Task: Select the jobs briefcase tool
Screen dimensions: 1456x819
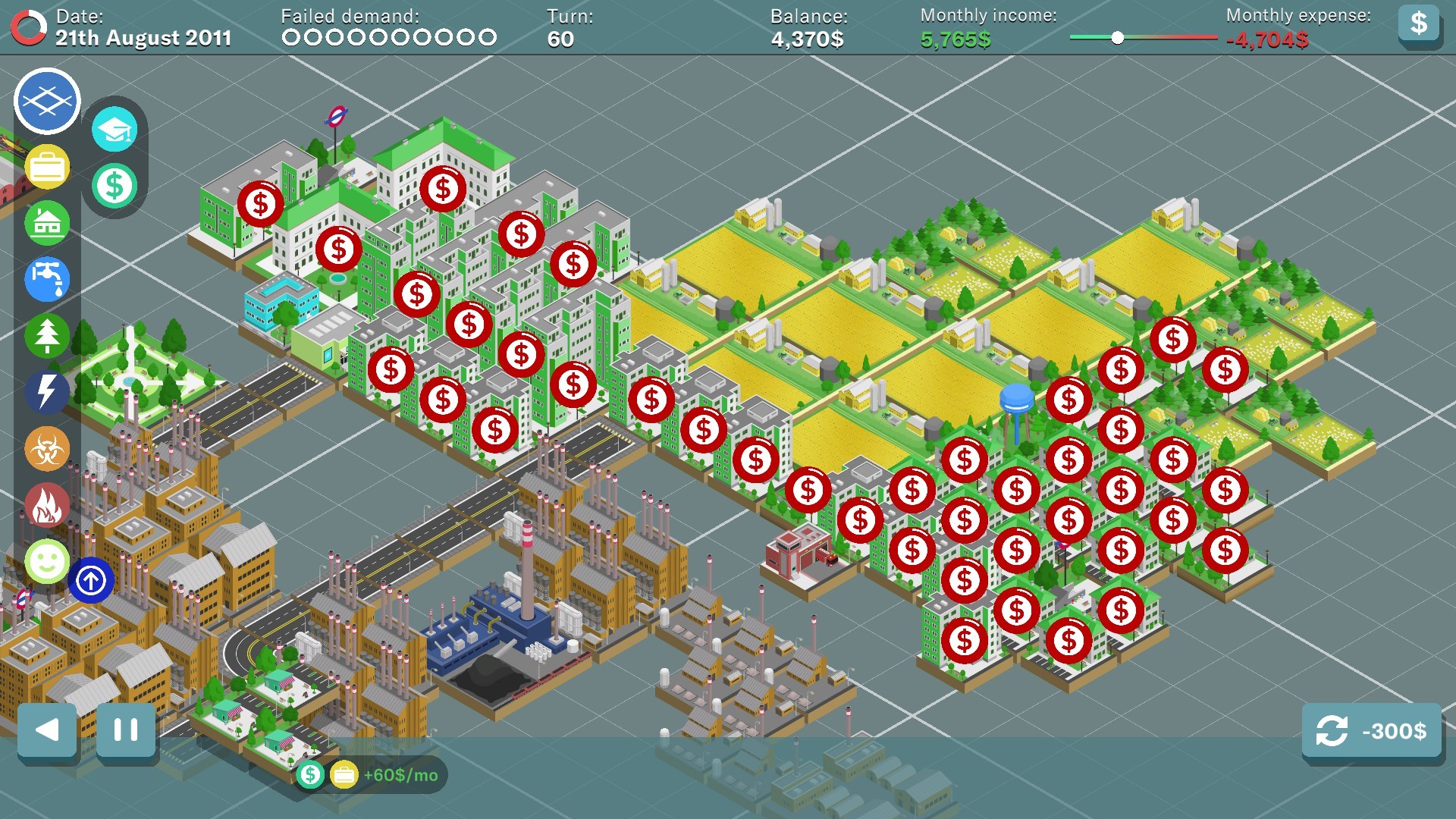Action: coord(47,168)
